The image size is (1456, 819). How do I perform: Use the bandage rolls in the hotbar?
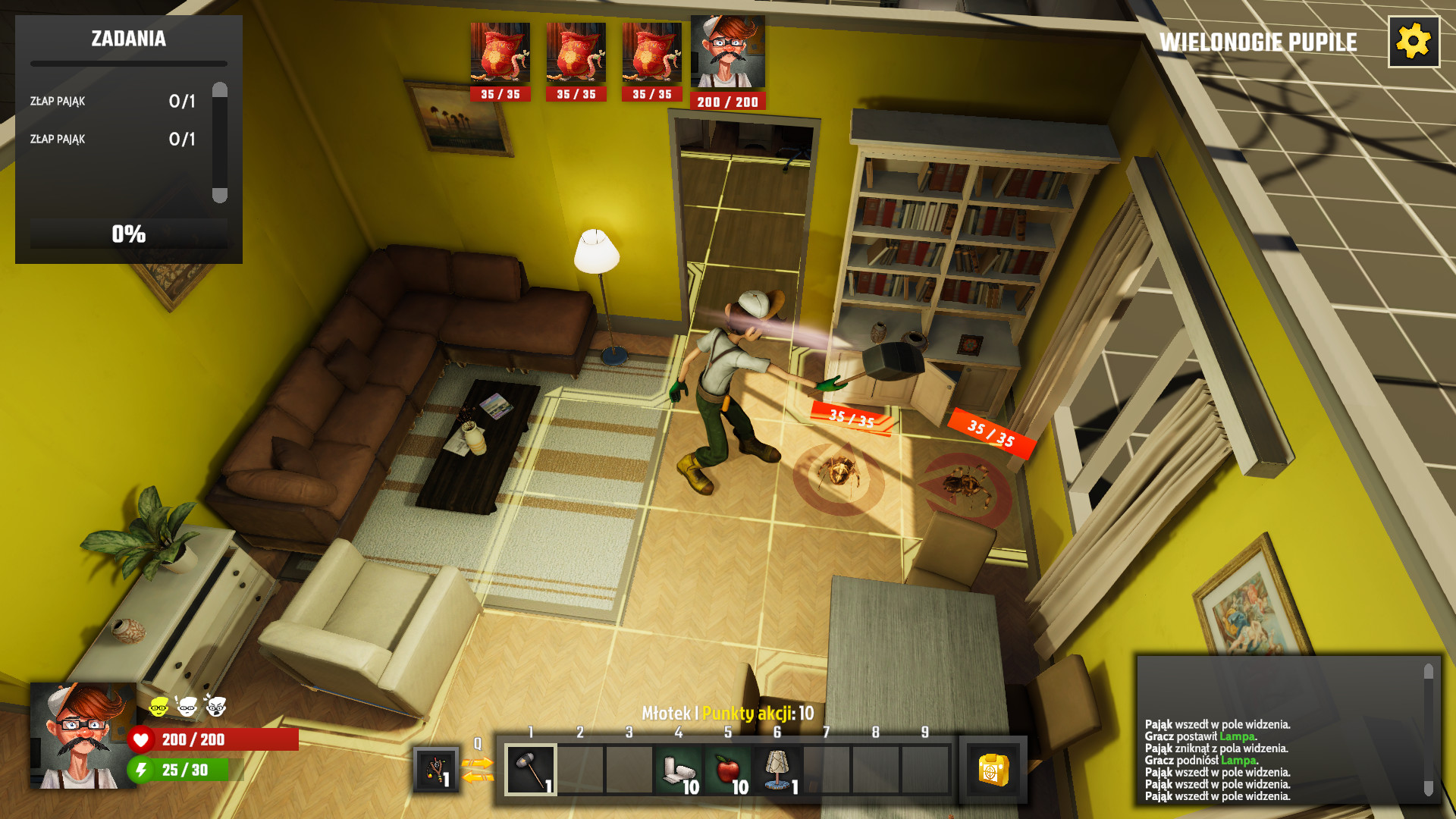coord(679,770)
